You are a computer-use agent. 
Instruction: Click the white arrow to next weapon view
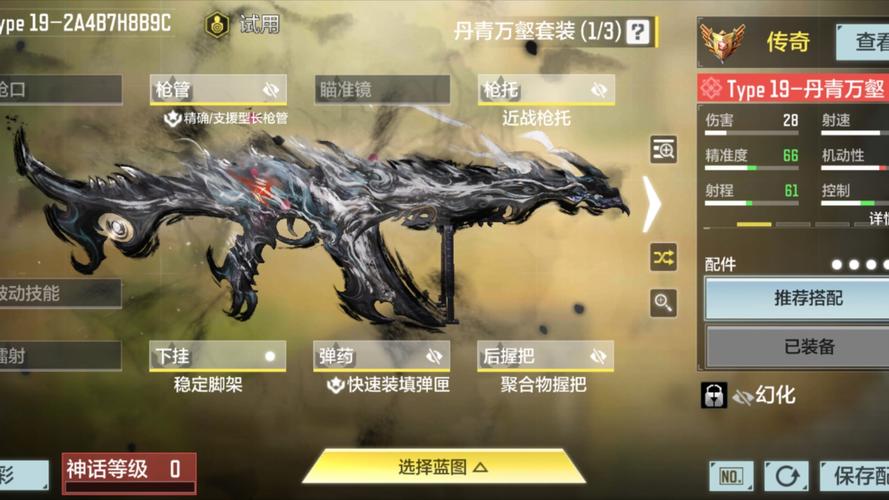[x=652, y=204]
